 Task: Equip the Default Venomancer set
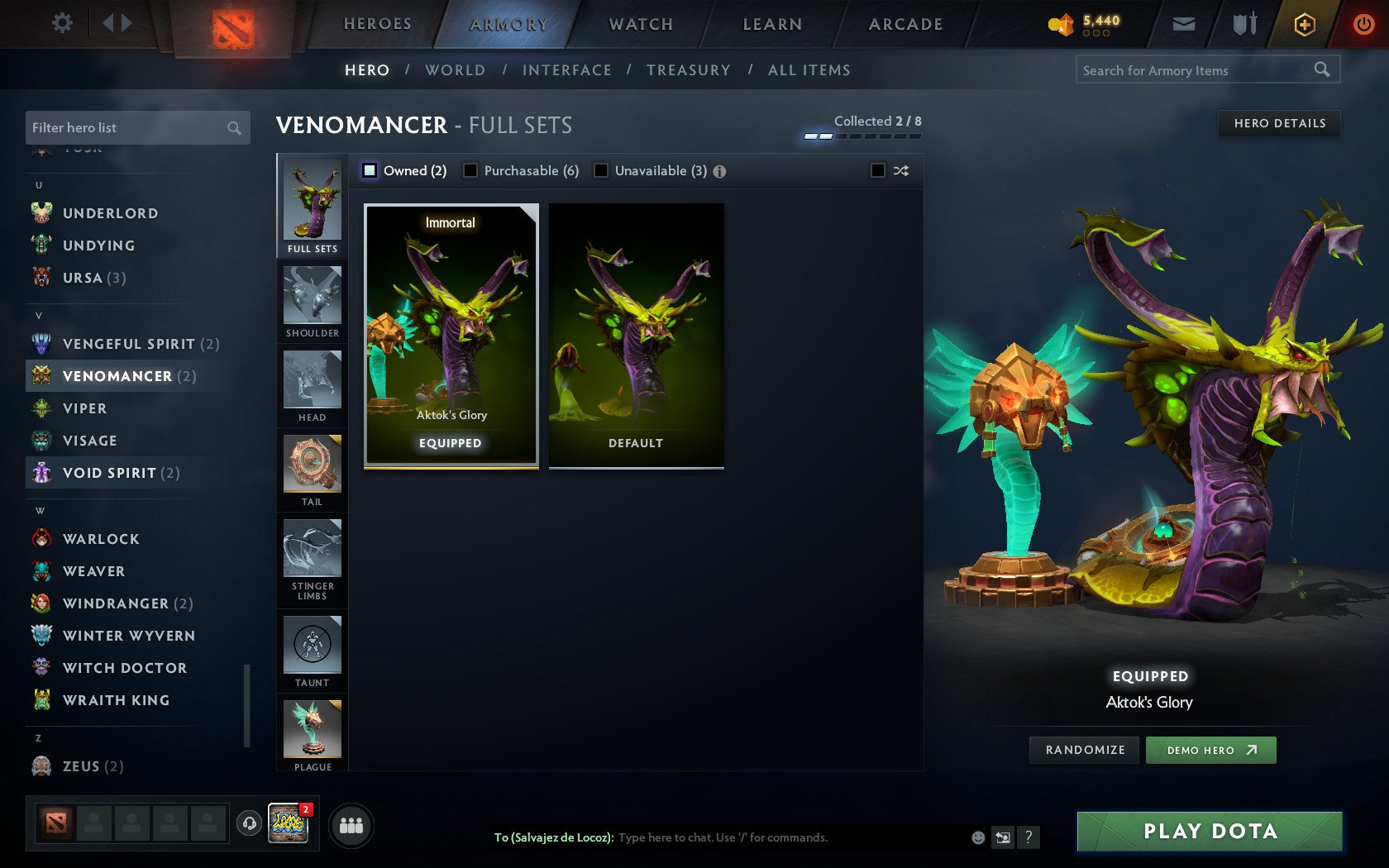tap(636, 336)
